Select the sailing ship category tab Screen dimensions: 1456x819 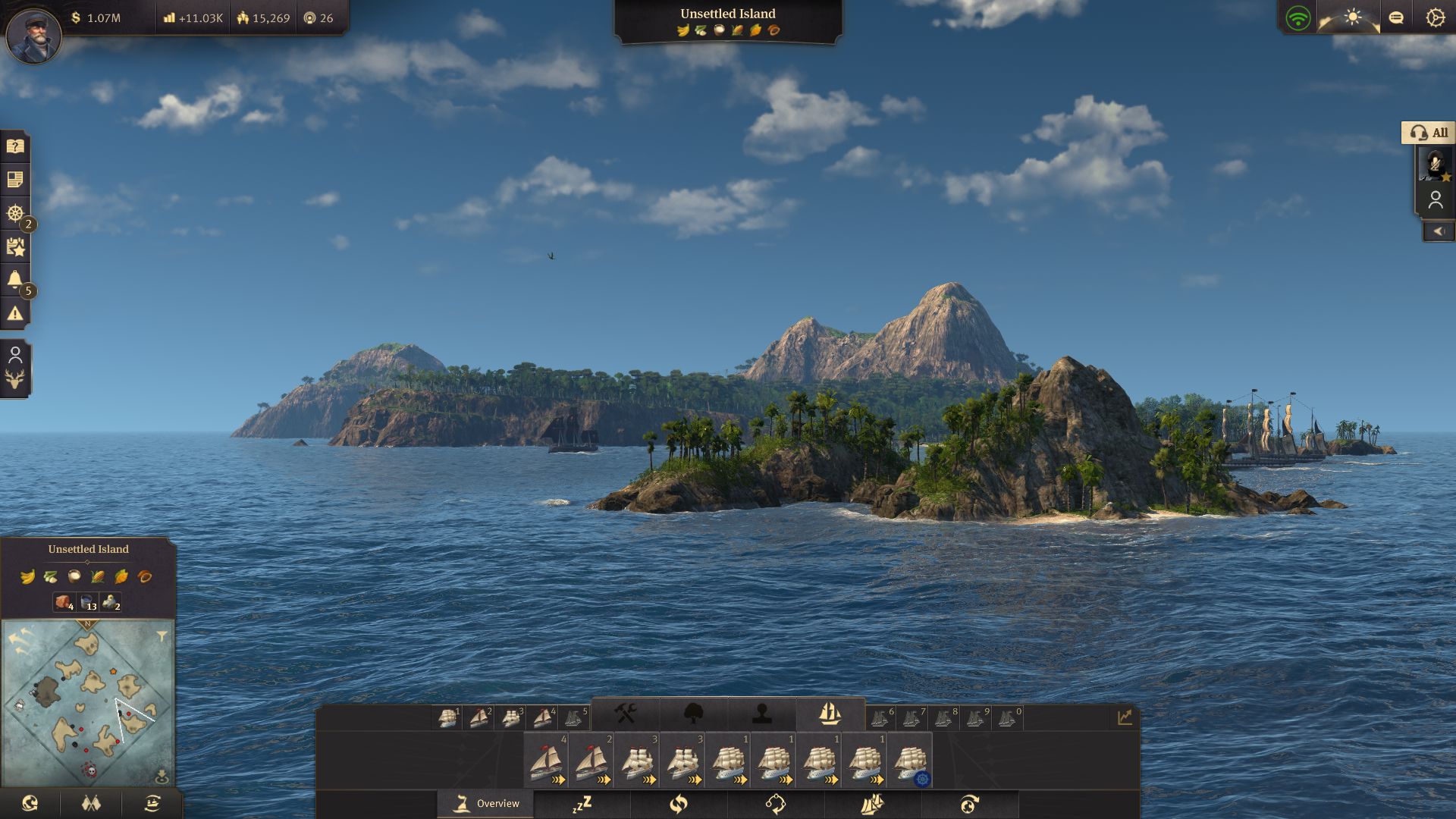tap(830, 714)
